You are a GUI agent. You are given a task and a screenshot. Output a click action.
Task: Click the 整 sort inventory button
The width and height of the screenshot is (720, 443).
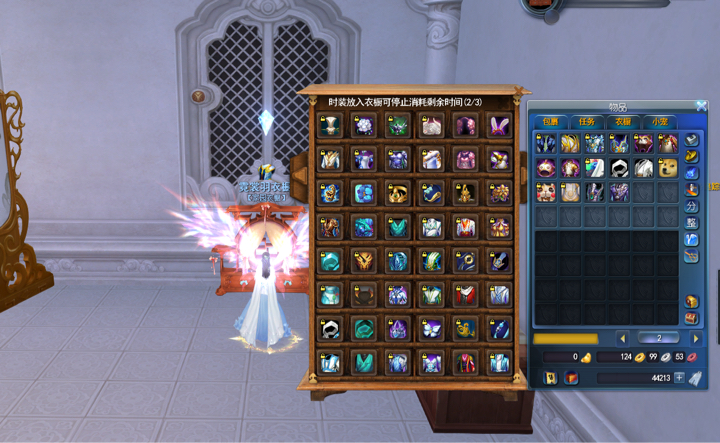(692, 223)
